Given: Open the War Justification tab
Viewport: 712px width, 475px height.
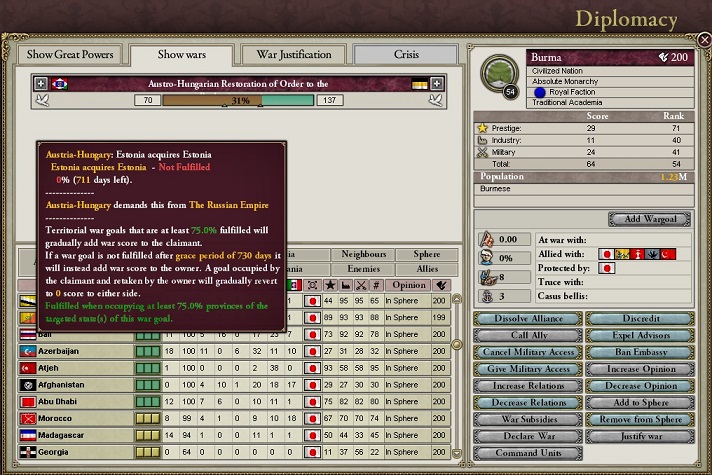Looking at the screenshot, I should (x=286, y=54).
